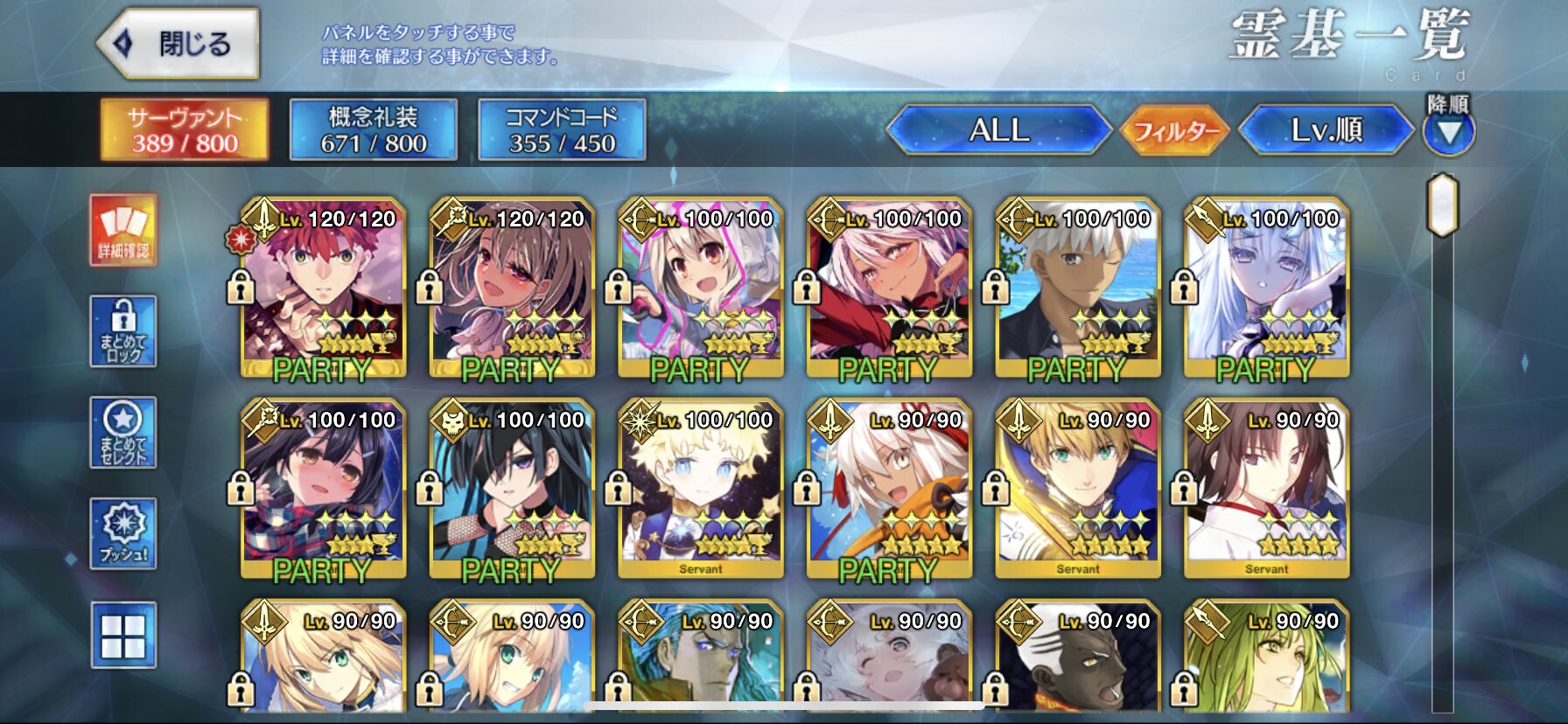This screenshot has height=724, width=1568.
Task: Tap the まとめてセレクト star button
Action: (x=123, y=433)
